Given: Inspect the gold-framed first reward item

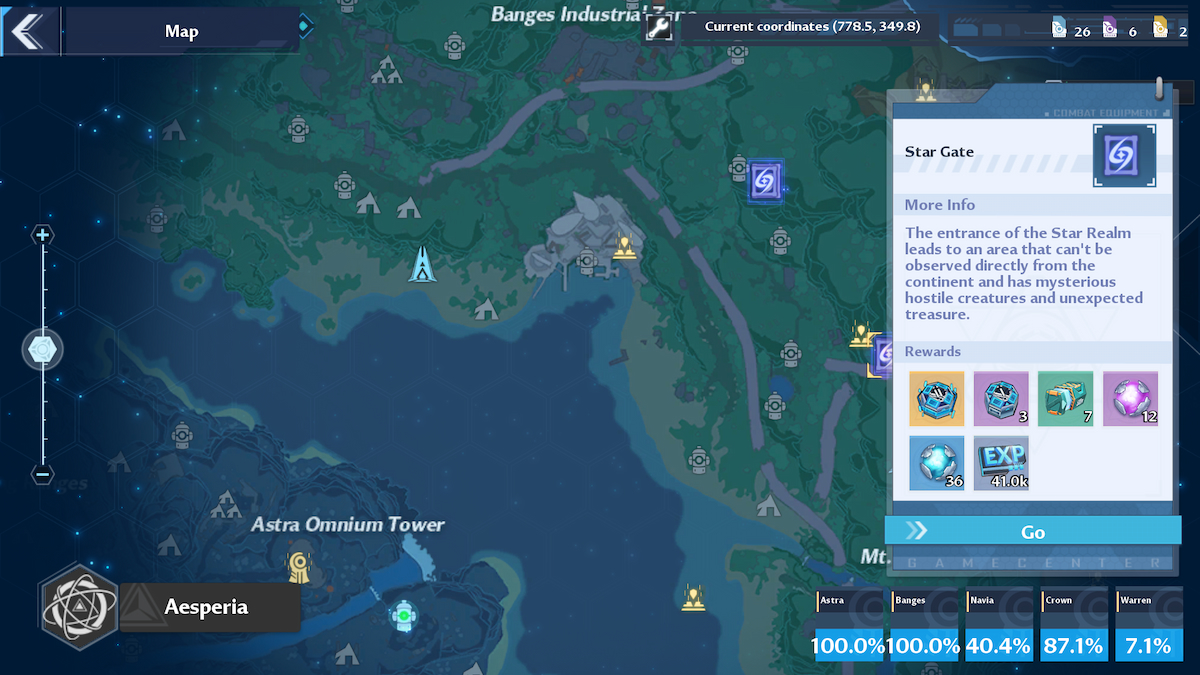Looking at the screenshot, I should [937, 399].
